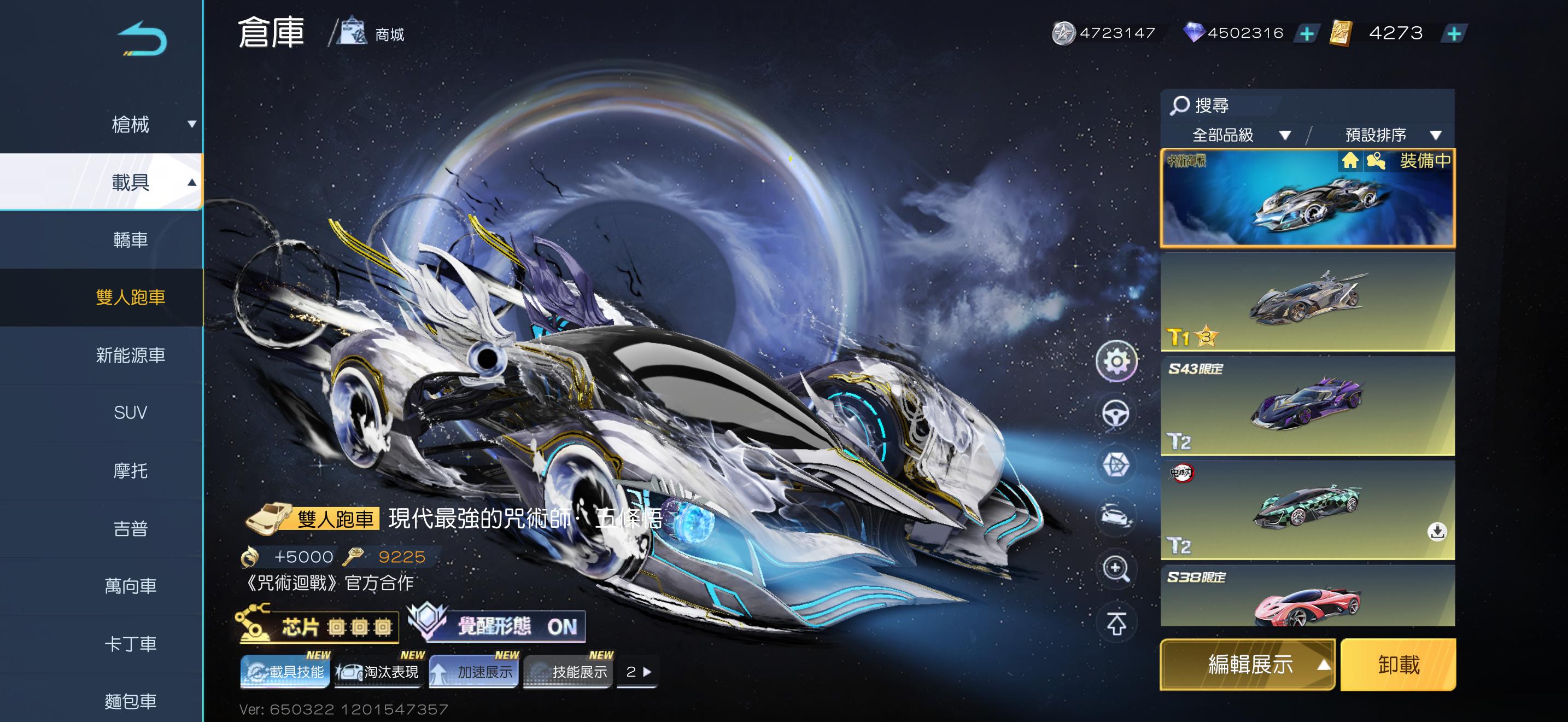Select the 轎車 vehicle category
This screenshot has height=722, width=1568.
(130, 240)
